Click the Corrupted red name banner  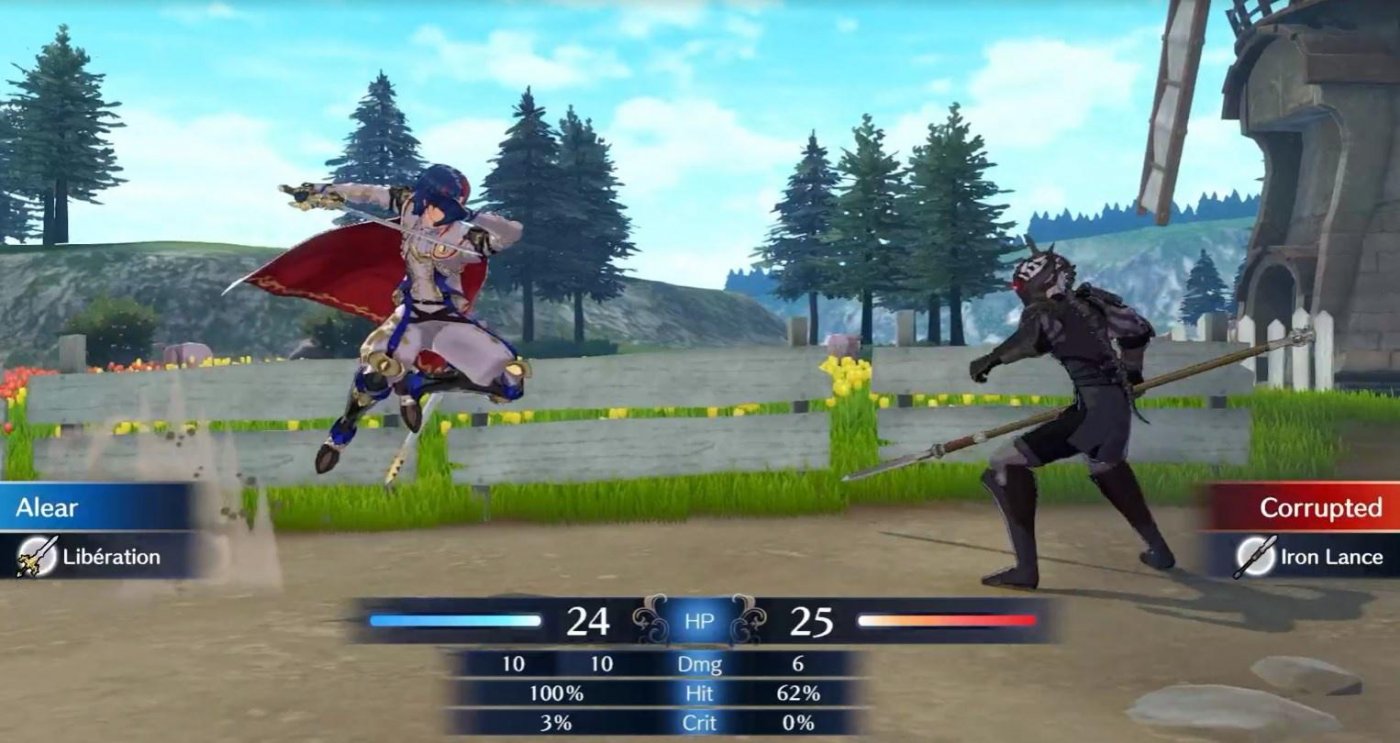[x=1320, y=509]
